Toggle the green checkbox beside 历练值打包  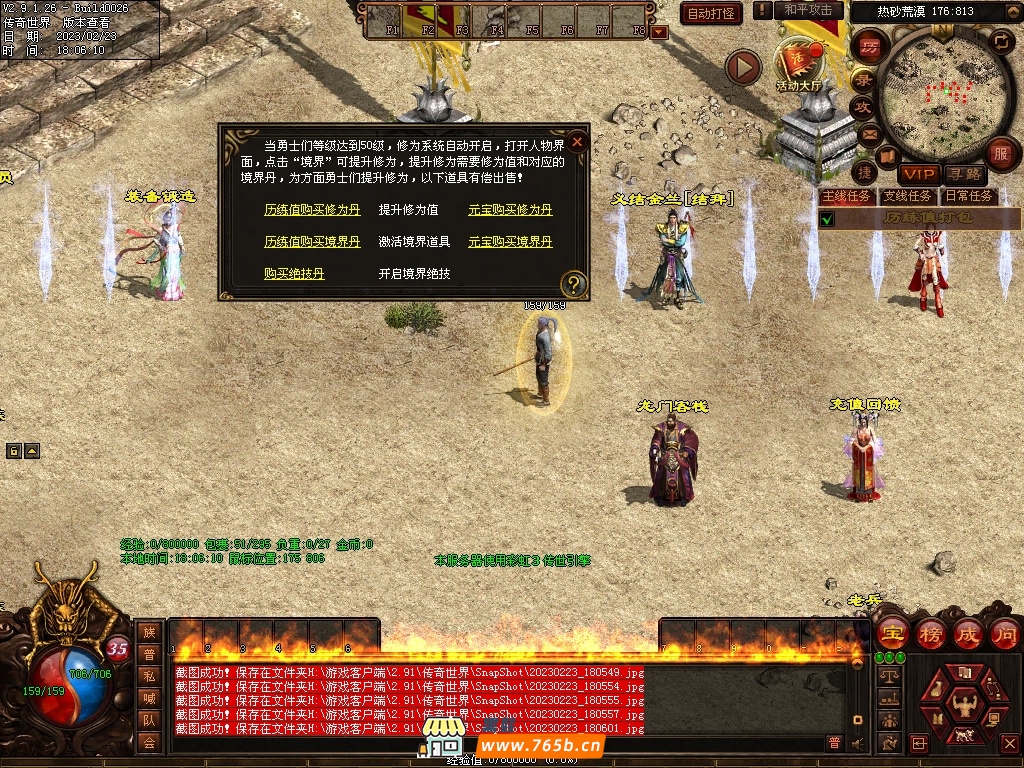click(x=827, y=218)
